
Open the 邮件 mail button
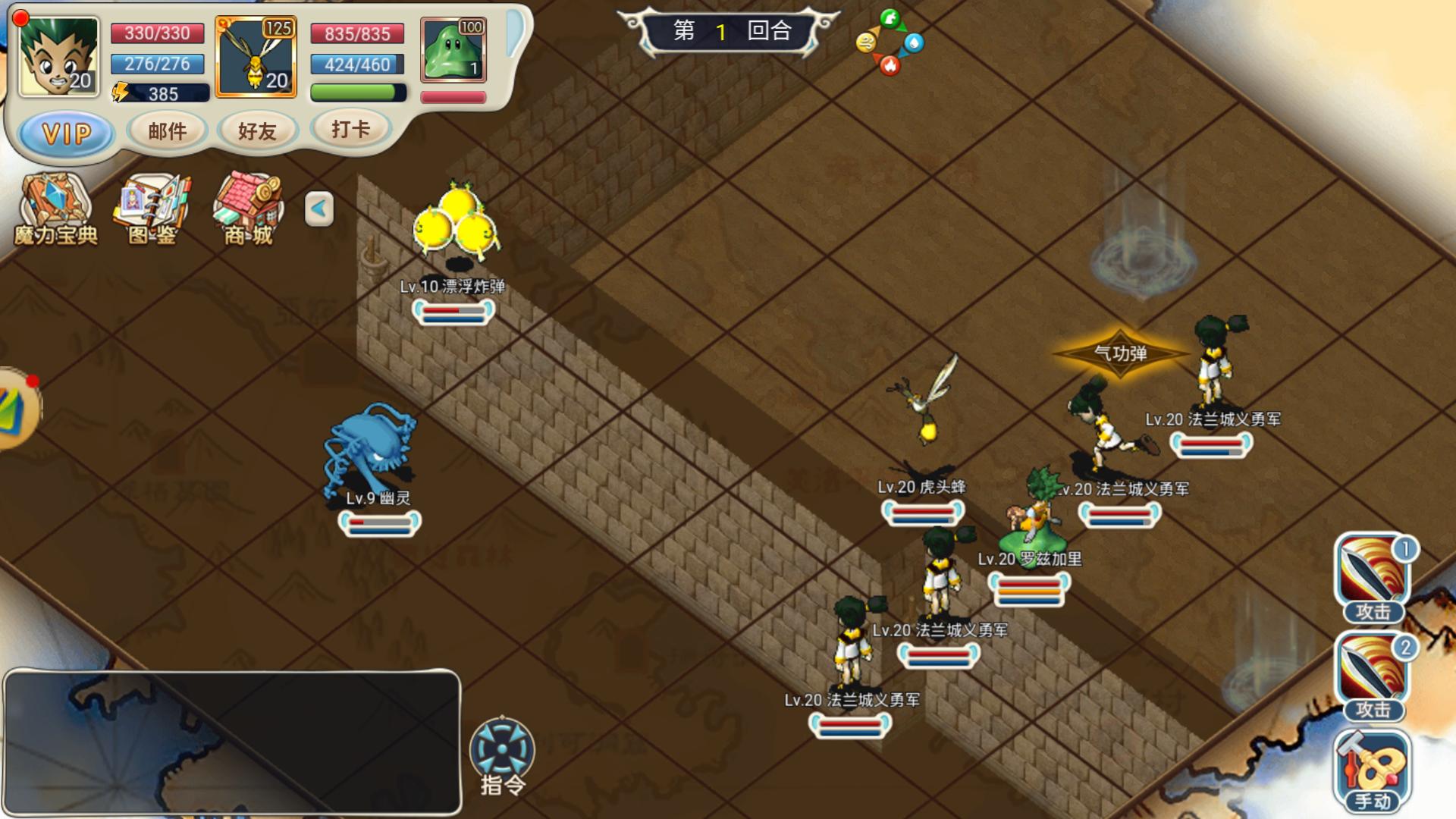click(168, 131)
